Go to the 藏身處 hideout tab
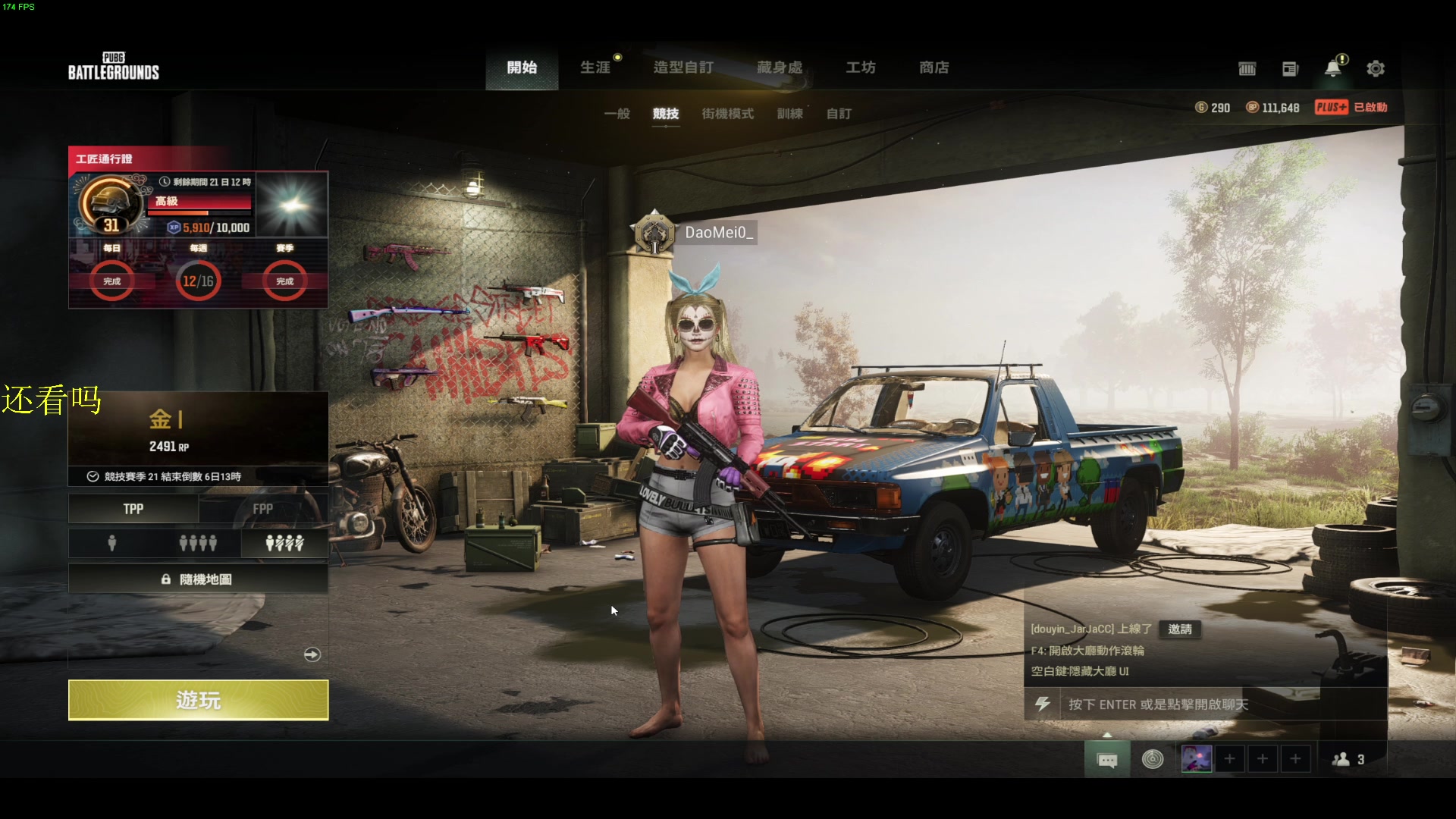The height and width of the screenshot is (819, 1456). coord(780,67)
